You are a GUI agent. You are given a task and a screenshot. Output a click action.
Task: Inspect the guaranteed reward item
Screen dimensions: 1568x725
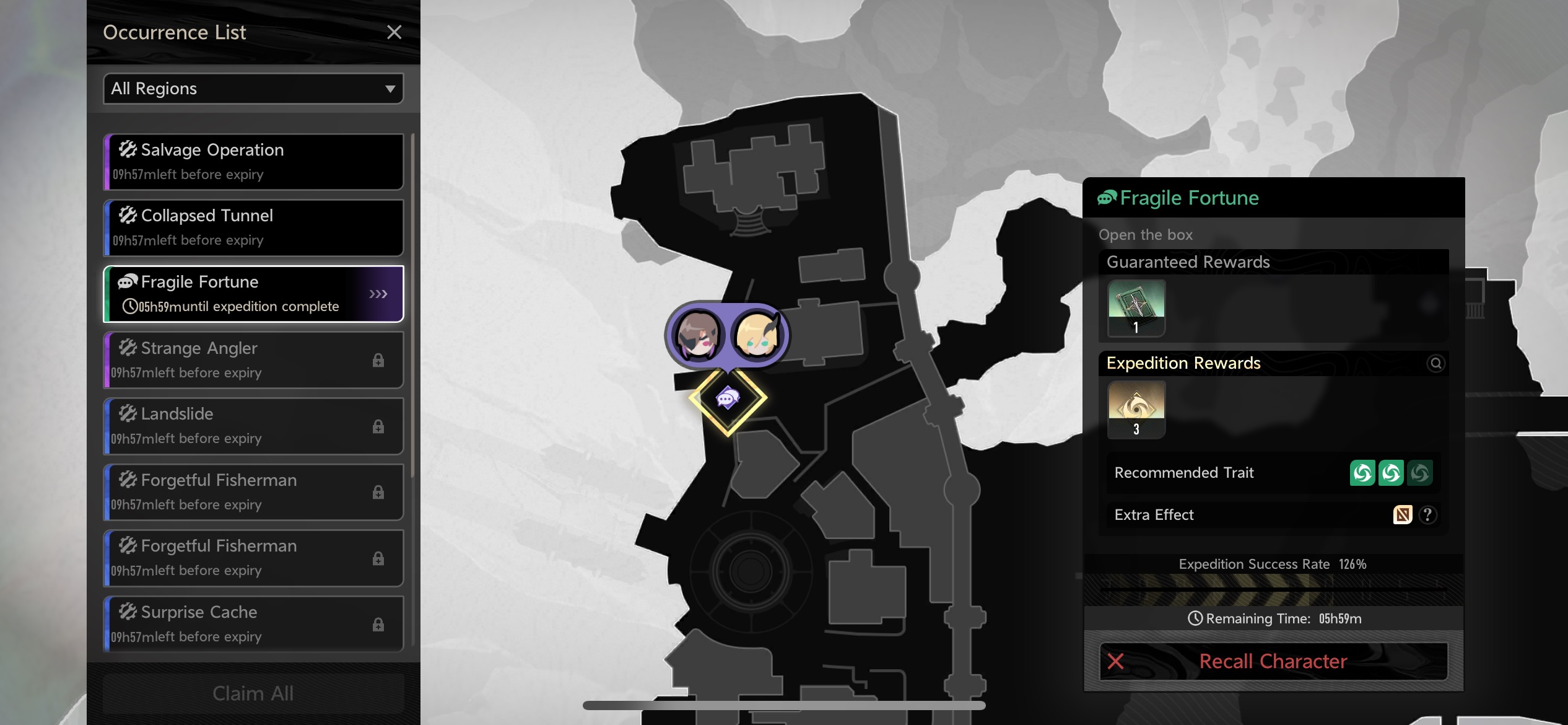1136,307
